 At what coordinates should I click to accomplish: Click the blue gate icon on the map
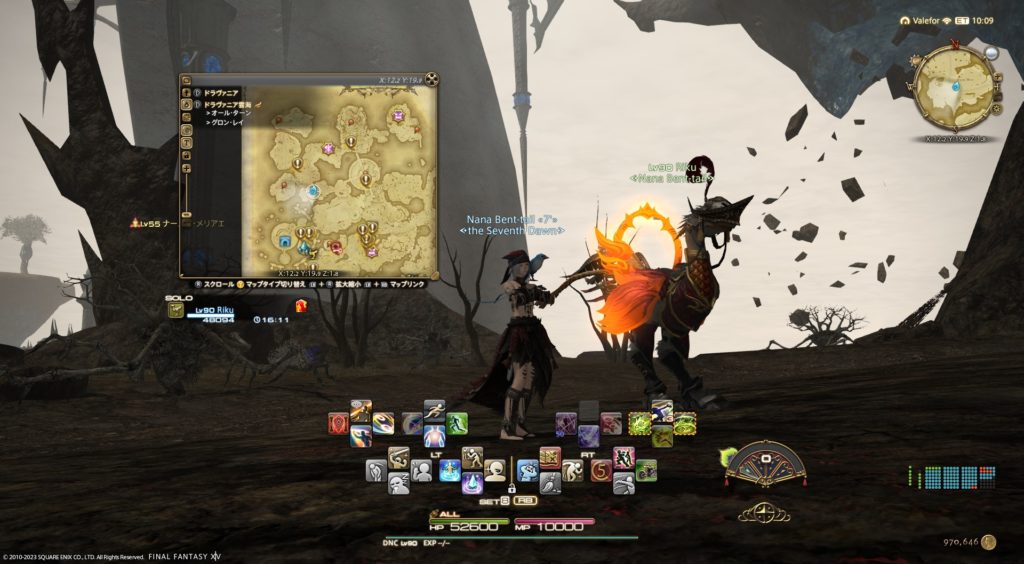click(x=286, y=240)
